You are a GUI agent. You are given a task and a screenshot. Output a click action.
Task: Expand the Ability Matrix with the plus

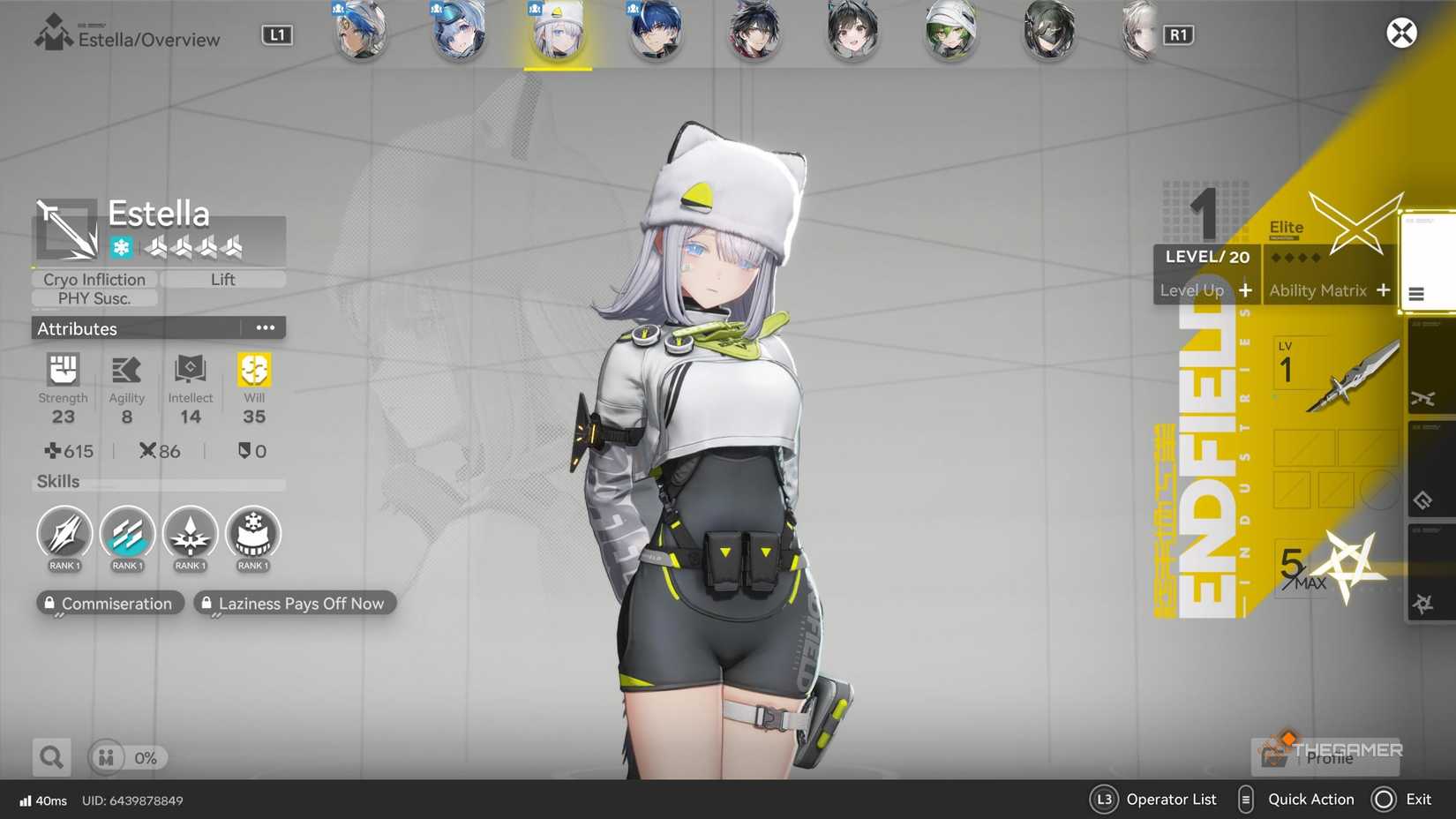coord(1383,289)
